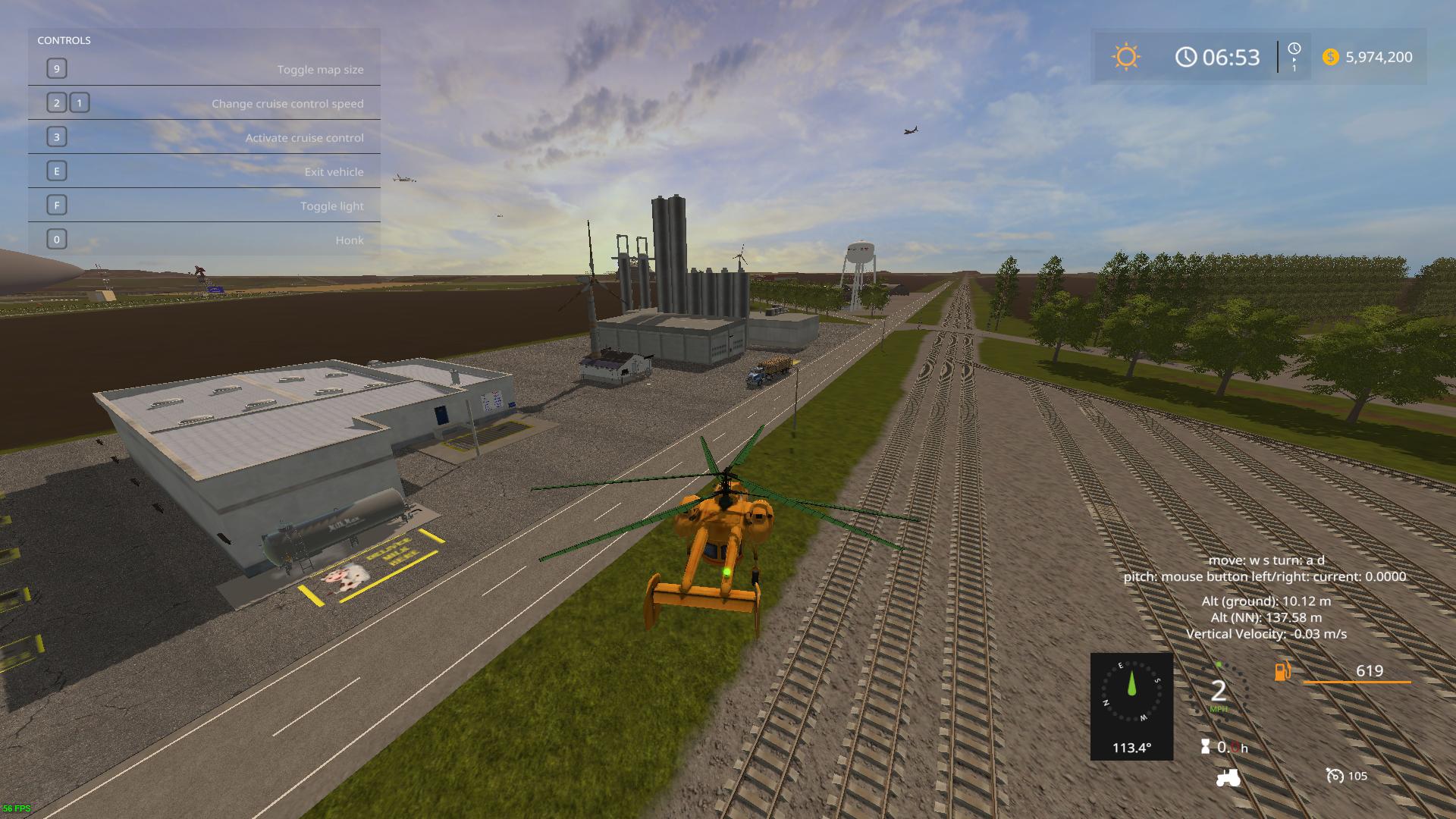Click the cruise control speed icon

coord(1335,776)
